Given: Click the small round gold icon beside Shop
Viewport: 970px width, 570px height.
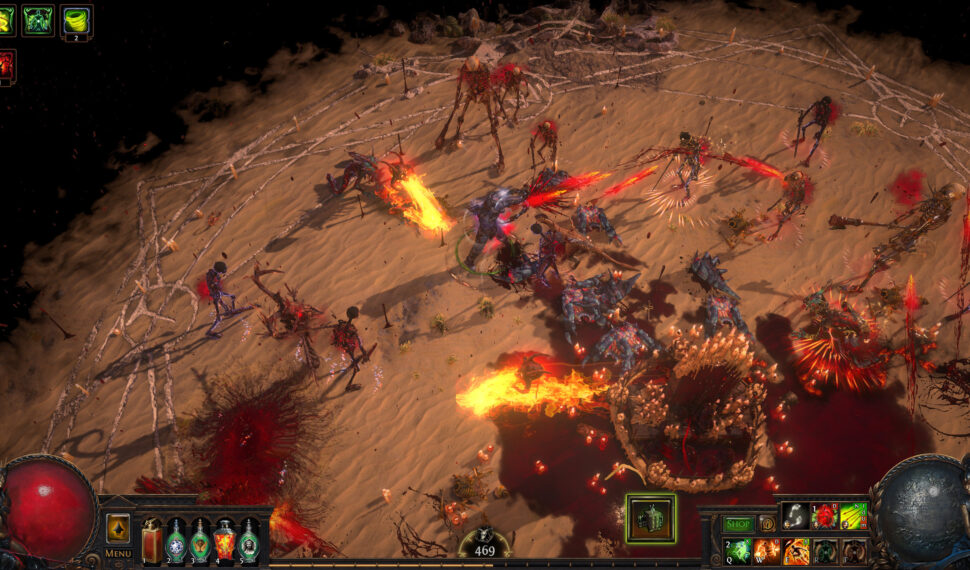Looking at the screenshot, I should point(767,523).
